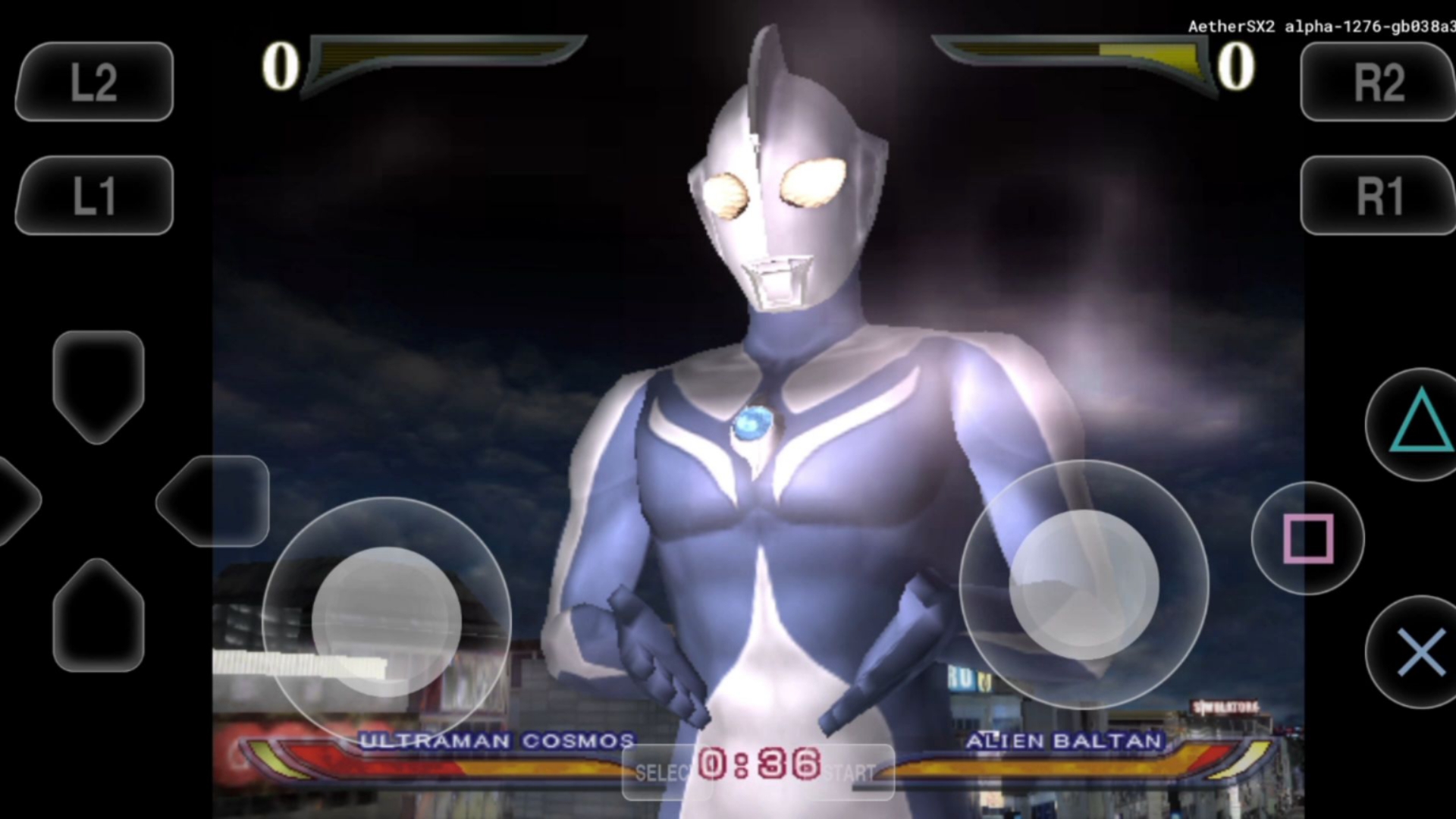1456x819 pixels.
Task: Tap the square face button
Action: pyautogui.click(x=1308, y=538)
